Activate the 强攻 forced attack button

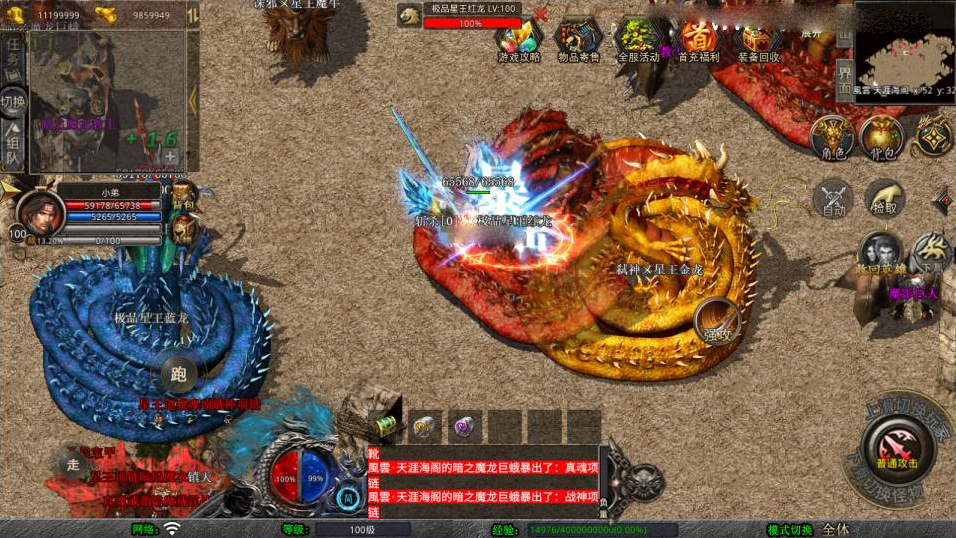point(716,319)
